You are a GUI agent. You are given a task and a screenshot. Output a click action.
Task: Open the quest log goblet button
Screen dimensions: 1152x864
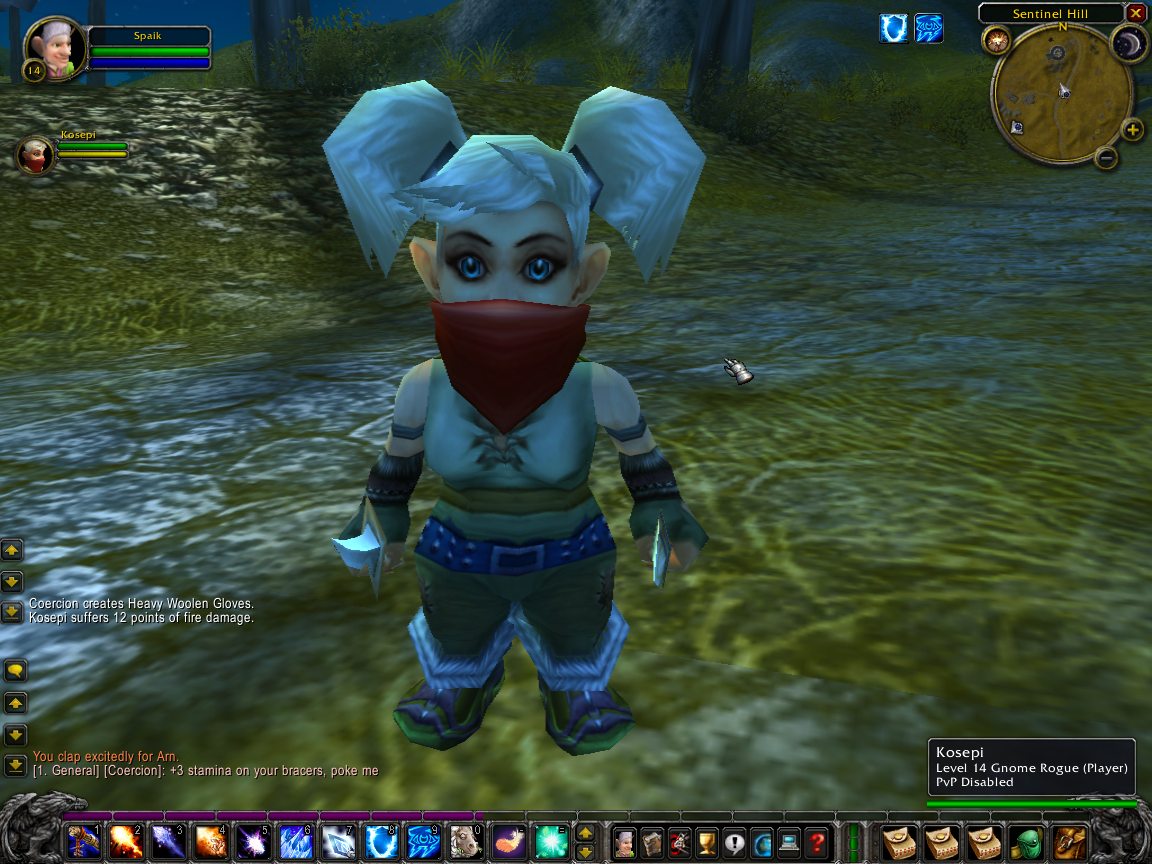pos(707,842)
